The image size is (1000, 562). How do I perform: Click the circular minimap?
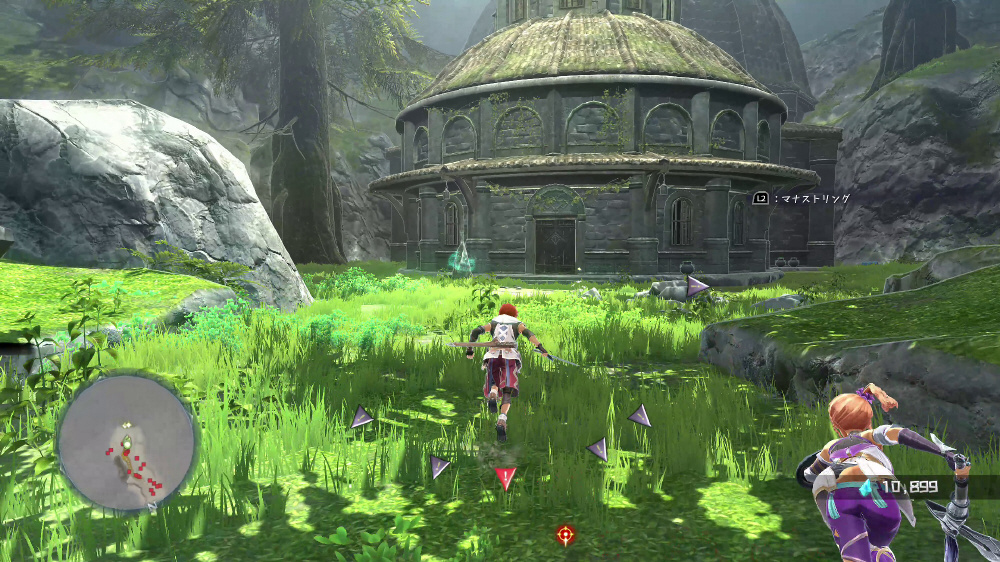[127, 443]
